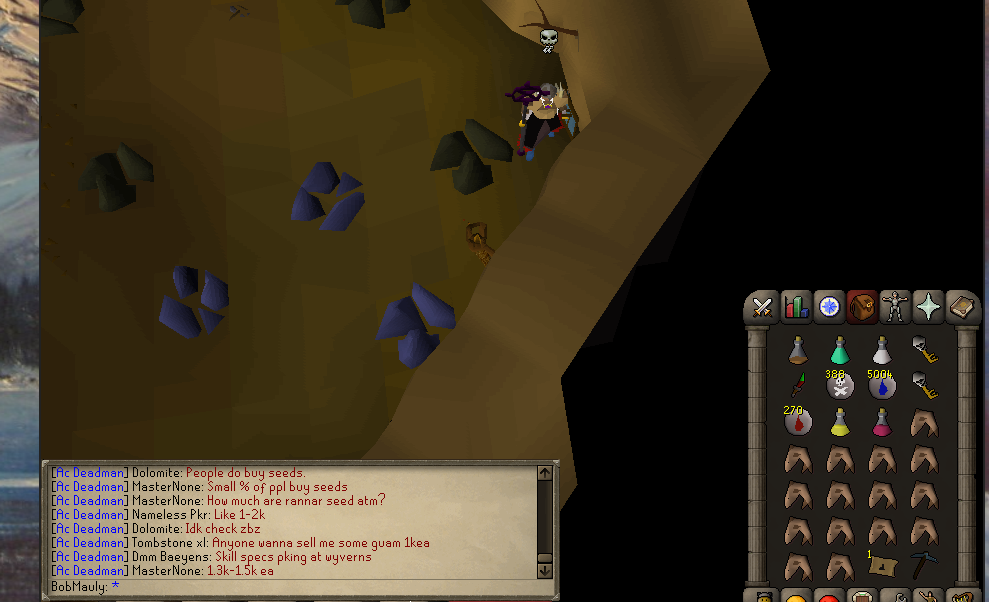989x602 pixels.
Task: Click the chat scrollbar up arrow
Action: (x=545, y=473)
